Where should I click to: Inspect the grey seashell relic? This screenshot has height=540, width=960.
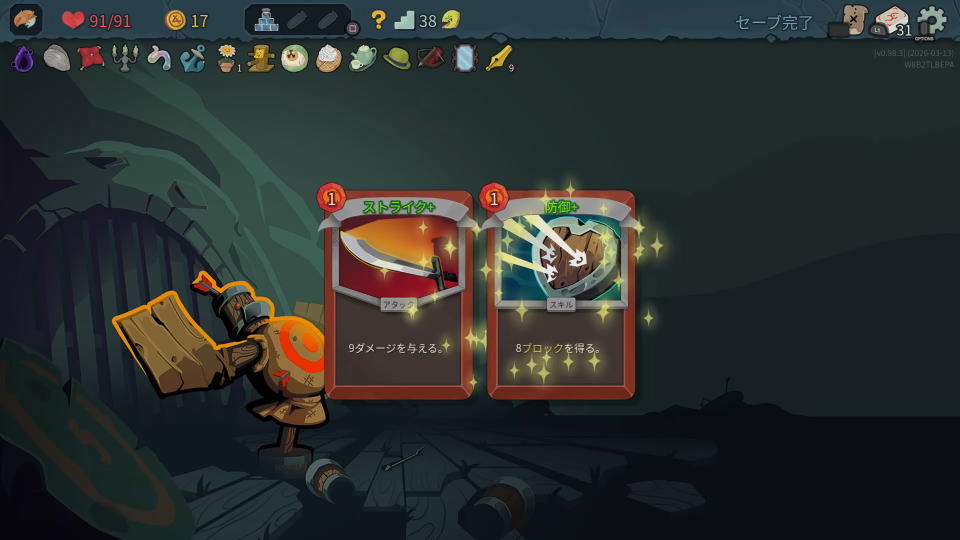[x=57, y=59]
